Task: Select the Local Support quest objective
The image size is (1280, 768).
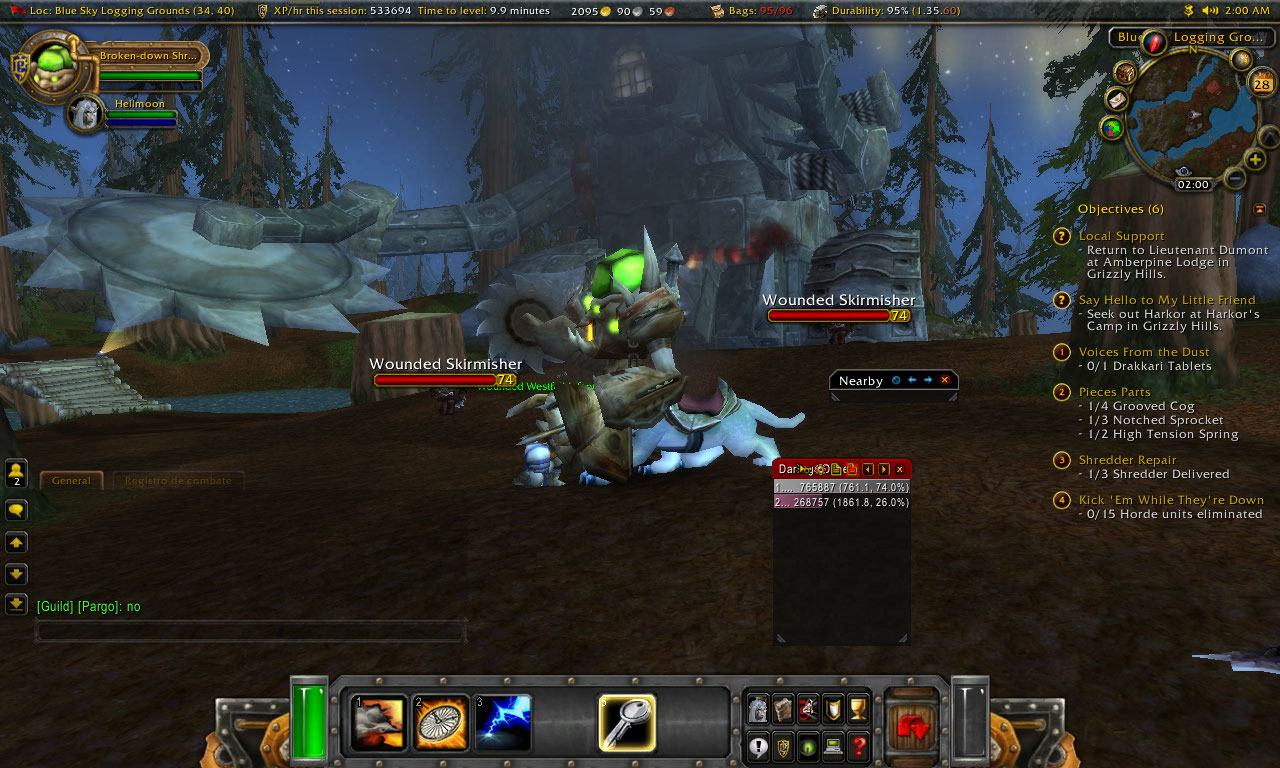Action: click(x=1121, y=236)
